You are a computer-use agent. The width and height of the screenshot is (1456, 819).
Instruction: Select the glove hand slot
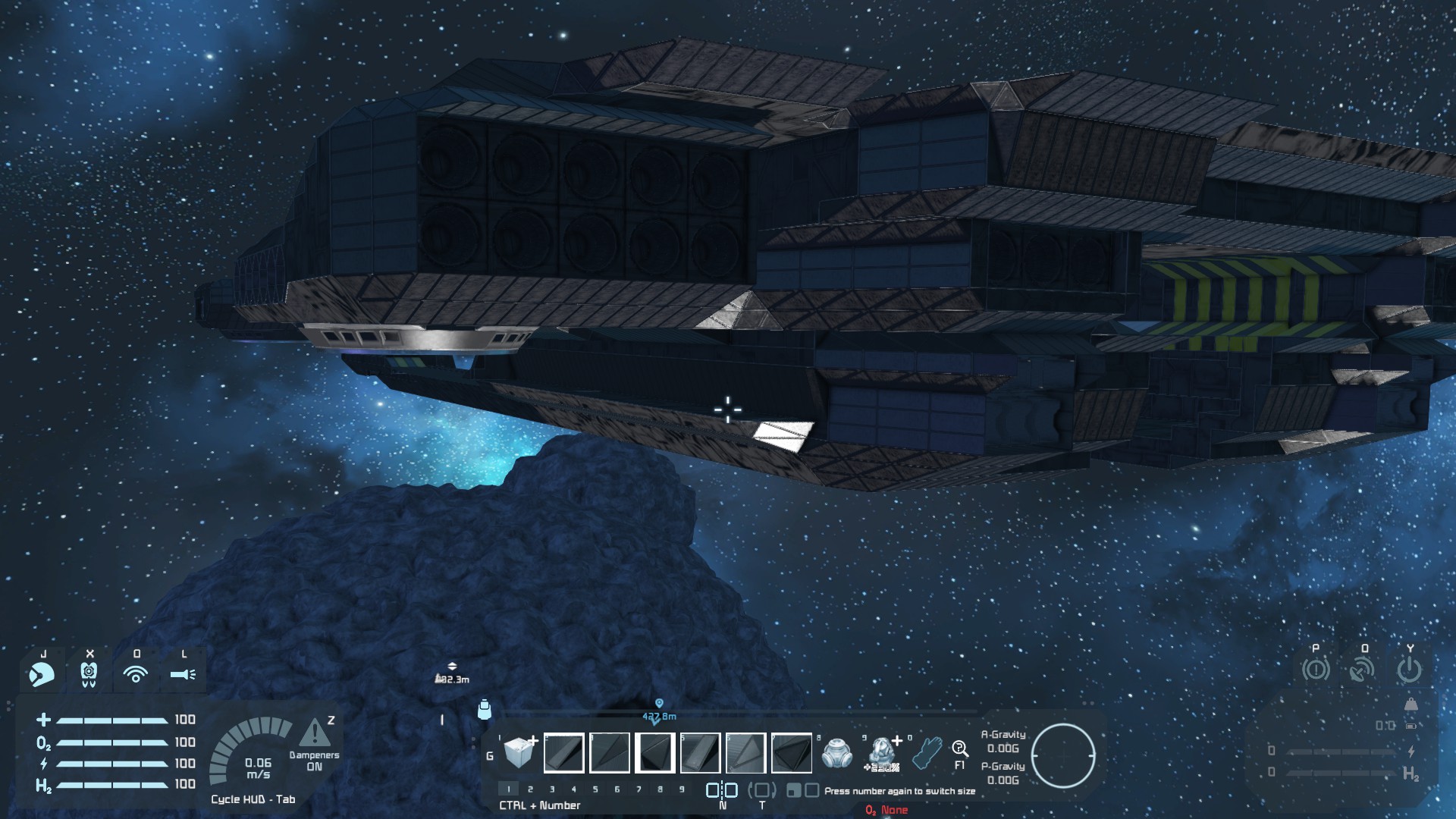(927, 752)
